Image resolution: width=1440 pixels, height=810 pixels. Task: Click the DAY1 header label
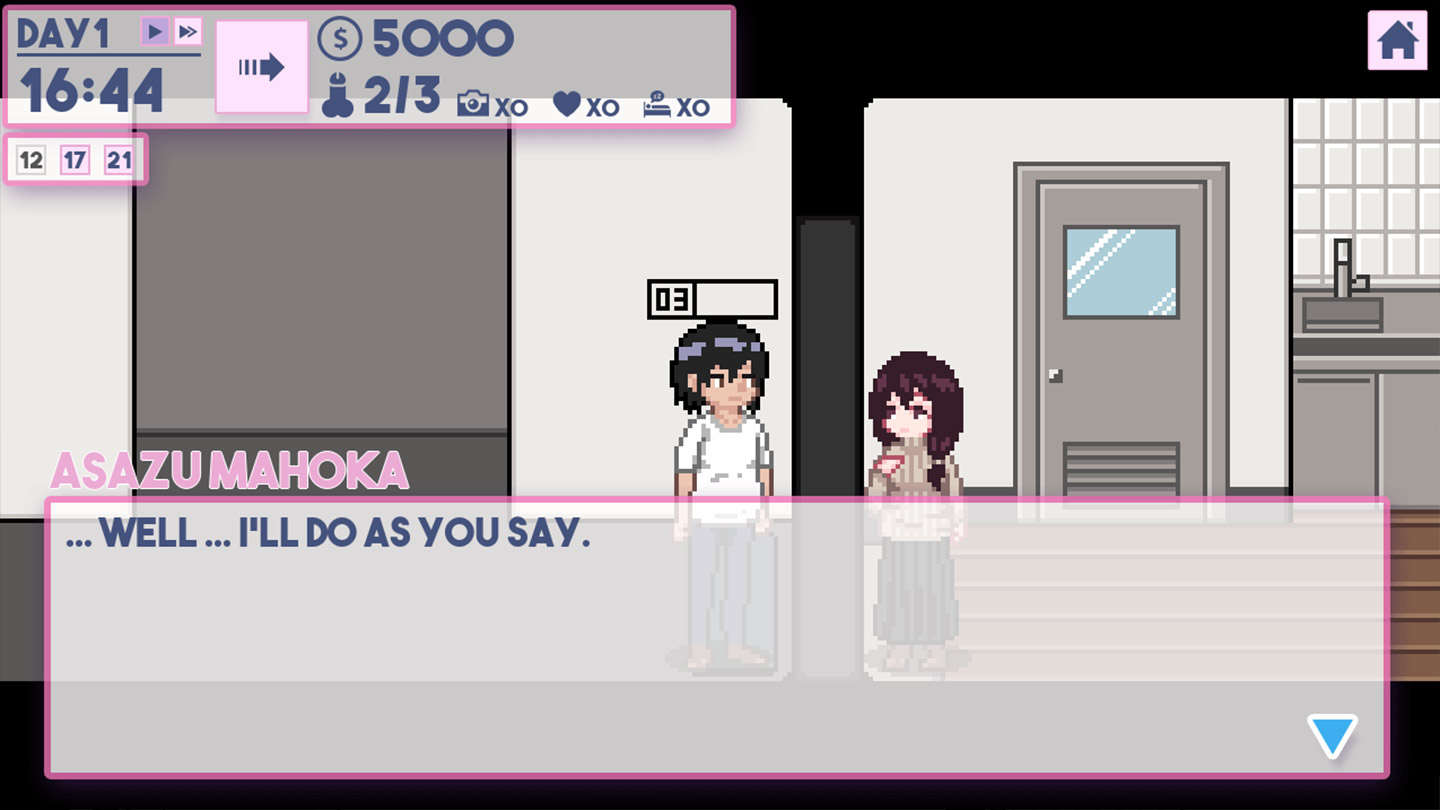point(62,31)
